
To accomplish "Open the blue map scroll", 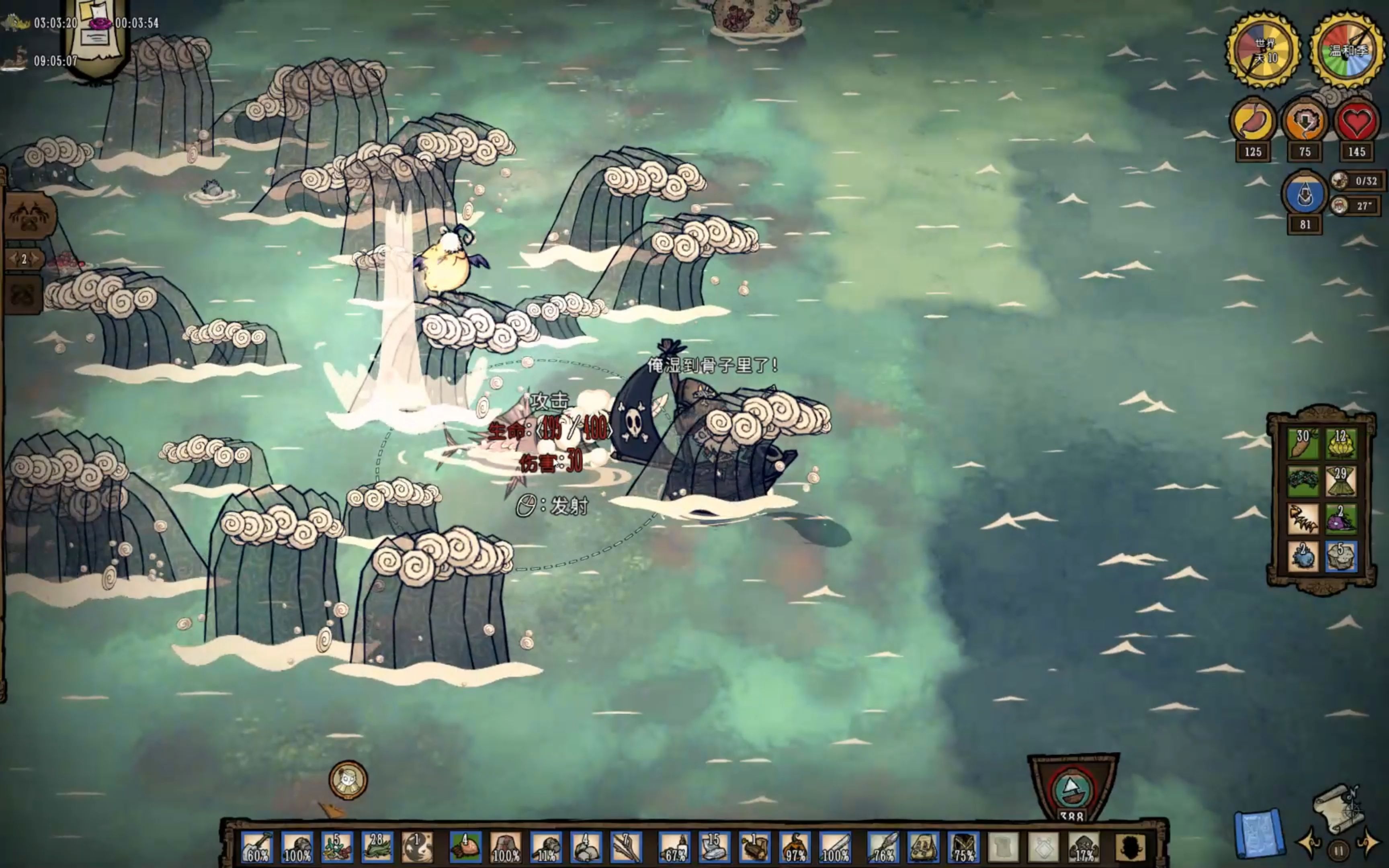I will coord(1258,833).
